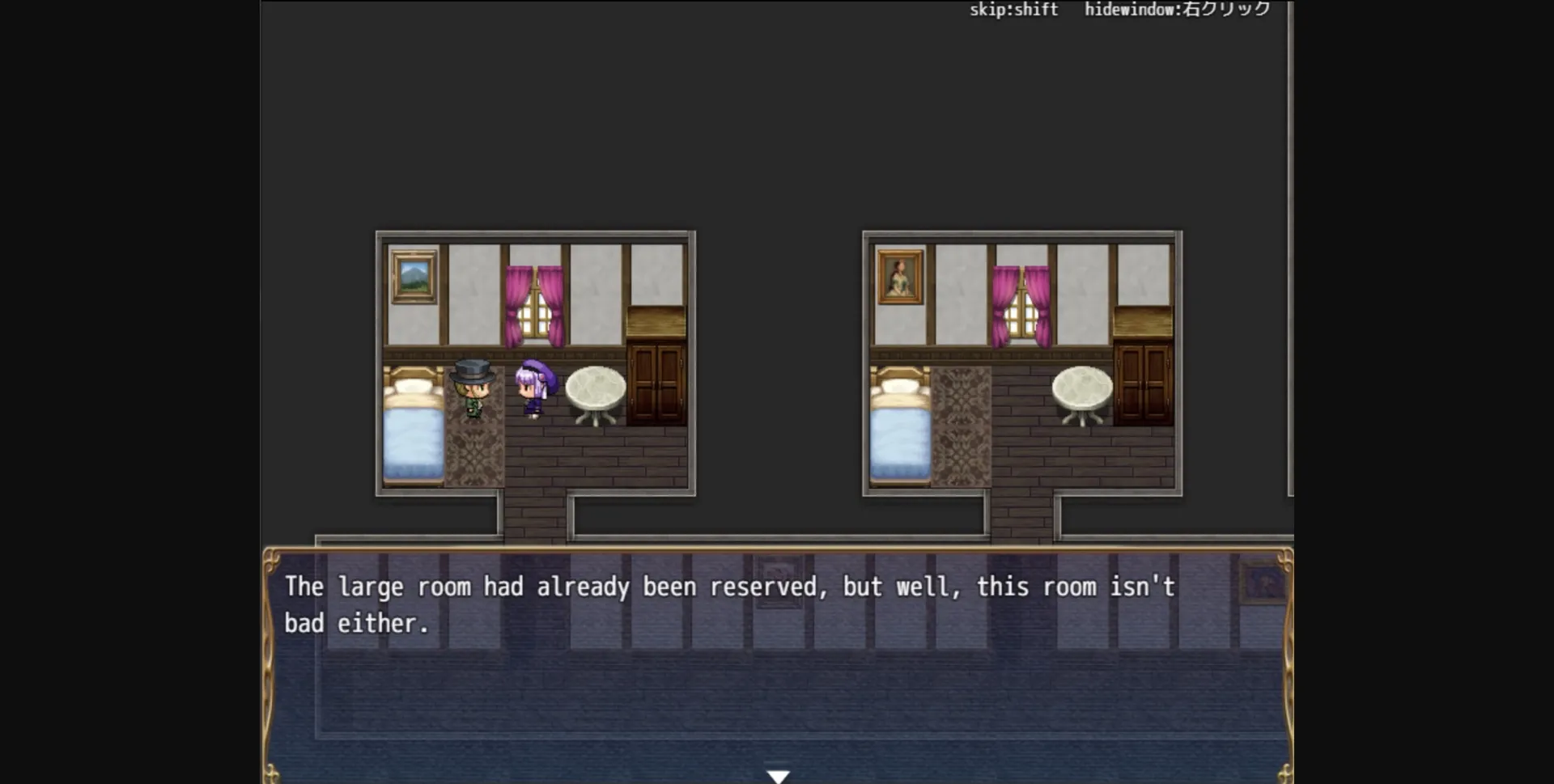
Task: Click the dialogue continue arrow at bottom
Action: click(779, 774)
